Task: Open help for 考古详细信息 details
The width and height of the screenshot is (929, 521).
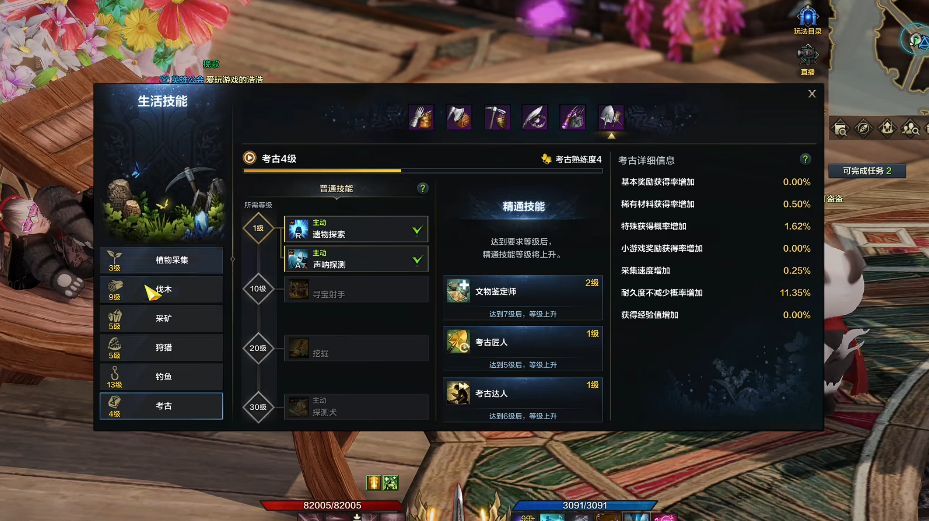Action: tap(805, 159)
